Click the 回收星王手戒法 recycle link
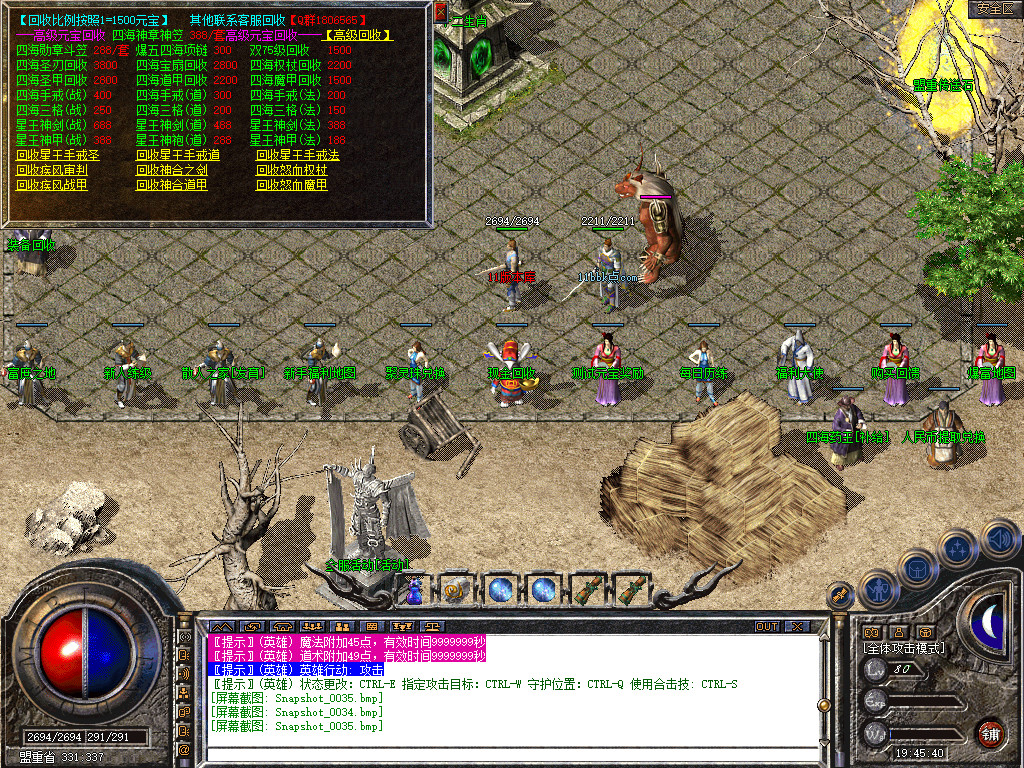The image size is (1024, 768). 298,155
